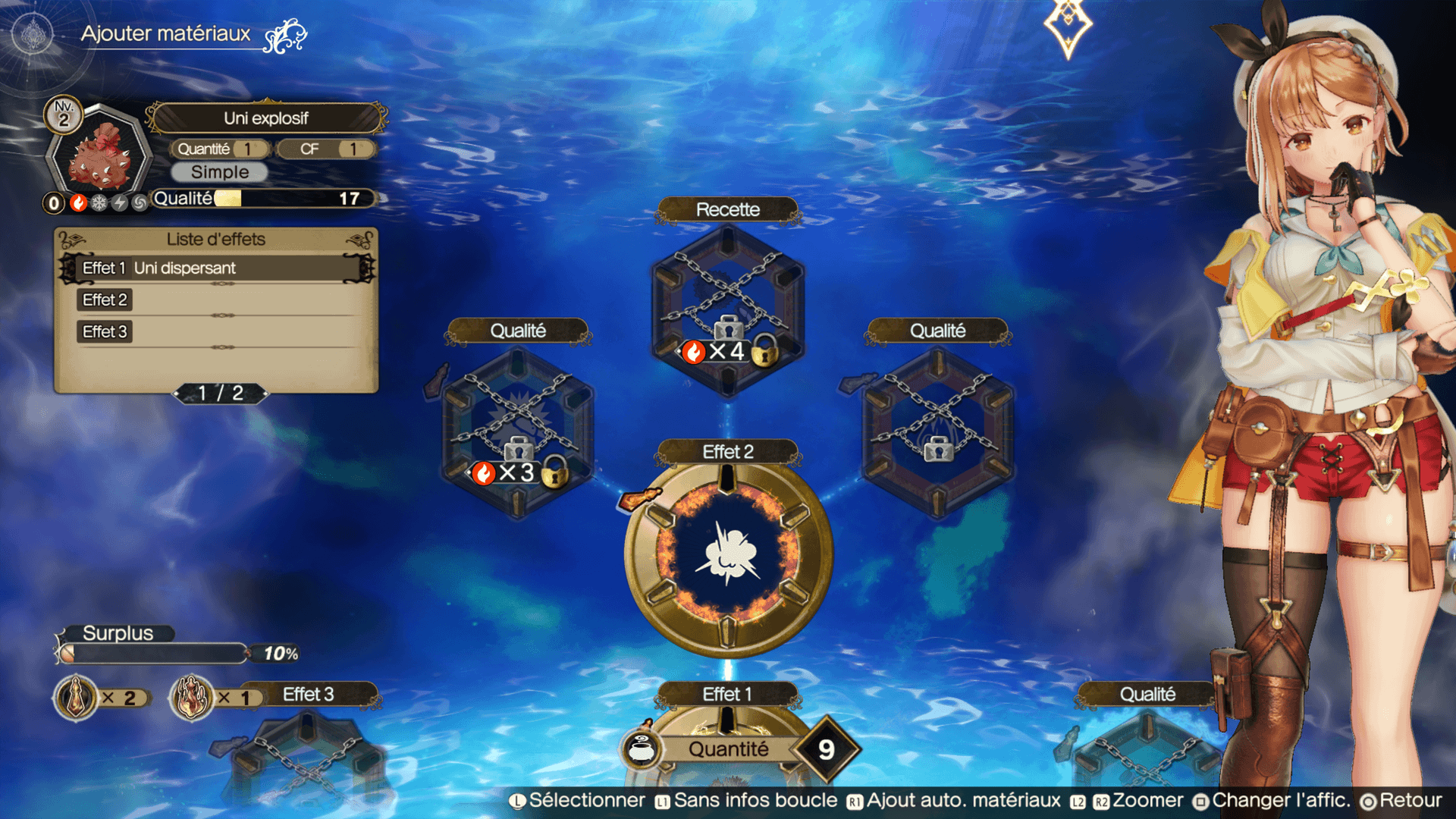Image resolution: width=1456 pixels, height=819 pixels.
Task: Select the active Effet 2 material loop
Action: coord(728,556)
